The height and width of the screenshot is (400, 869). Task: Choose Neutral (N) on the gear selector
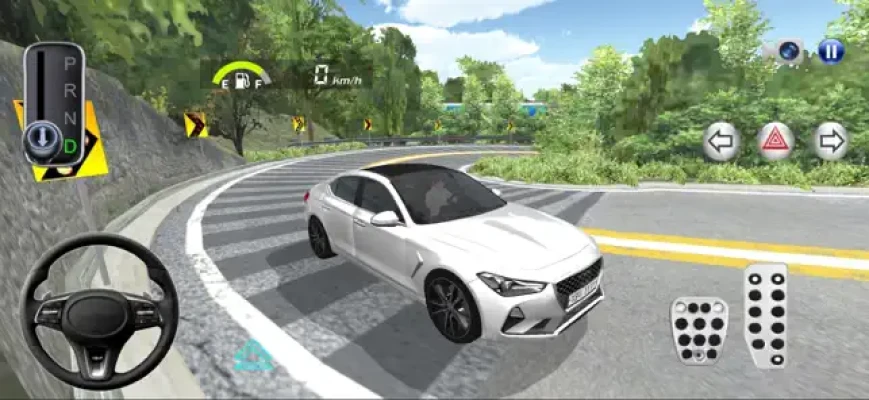coord(70,119)
